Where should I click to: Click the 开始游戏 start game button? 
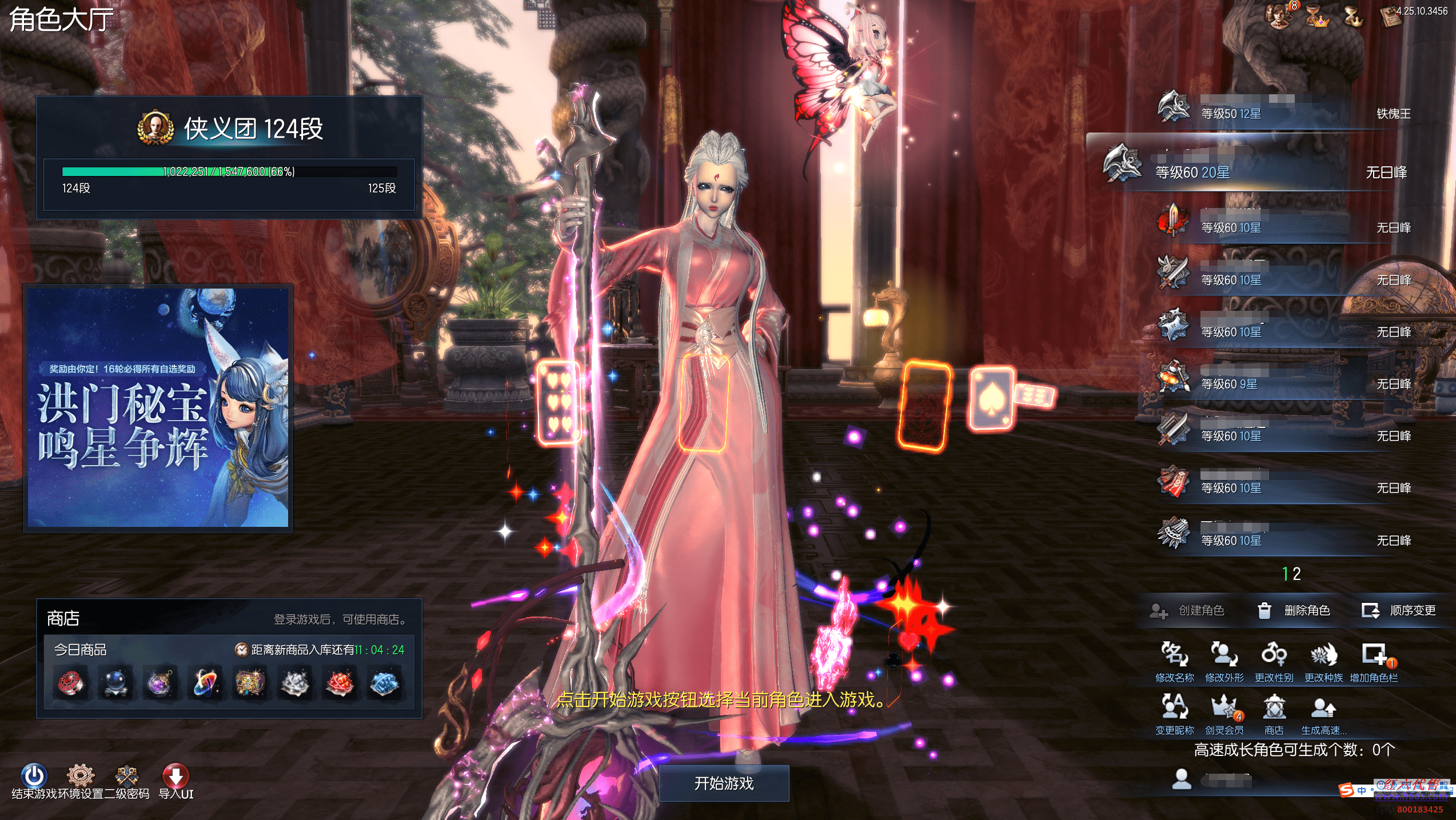(724, 783)
